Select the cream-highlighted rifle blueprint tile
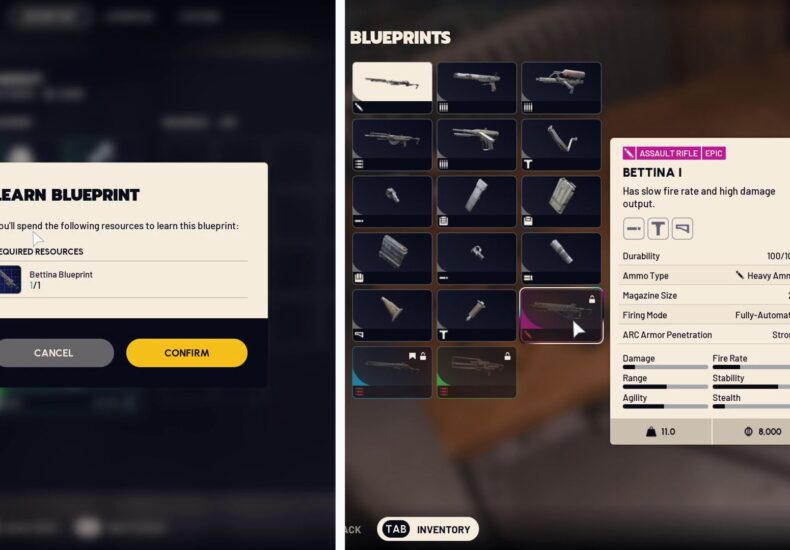Screen dimensions: 790x550 (392, 88)
